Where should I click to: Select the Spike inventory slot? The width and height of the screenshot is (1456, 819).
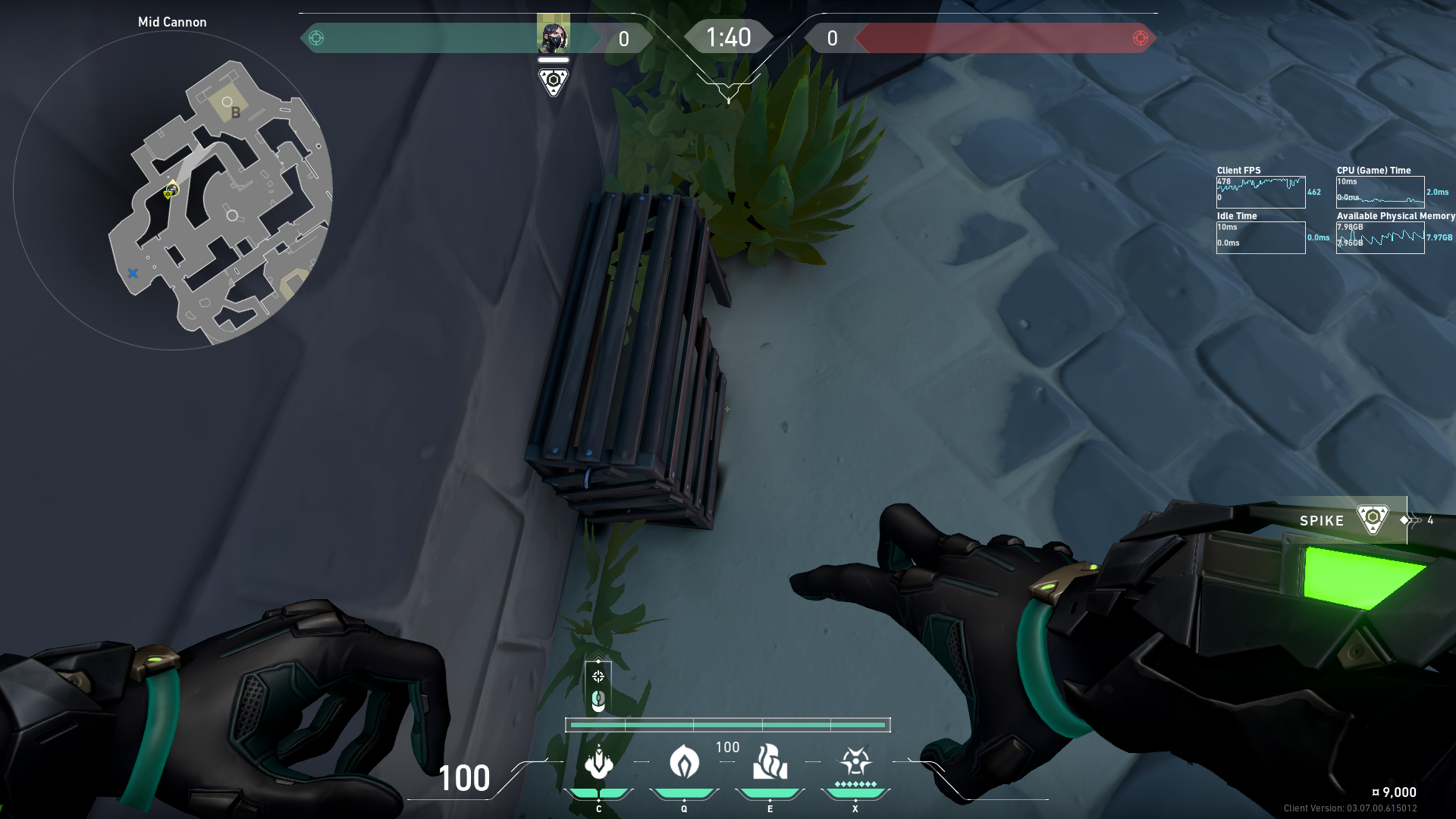(1342, 520)
